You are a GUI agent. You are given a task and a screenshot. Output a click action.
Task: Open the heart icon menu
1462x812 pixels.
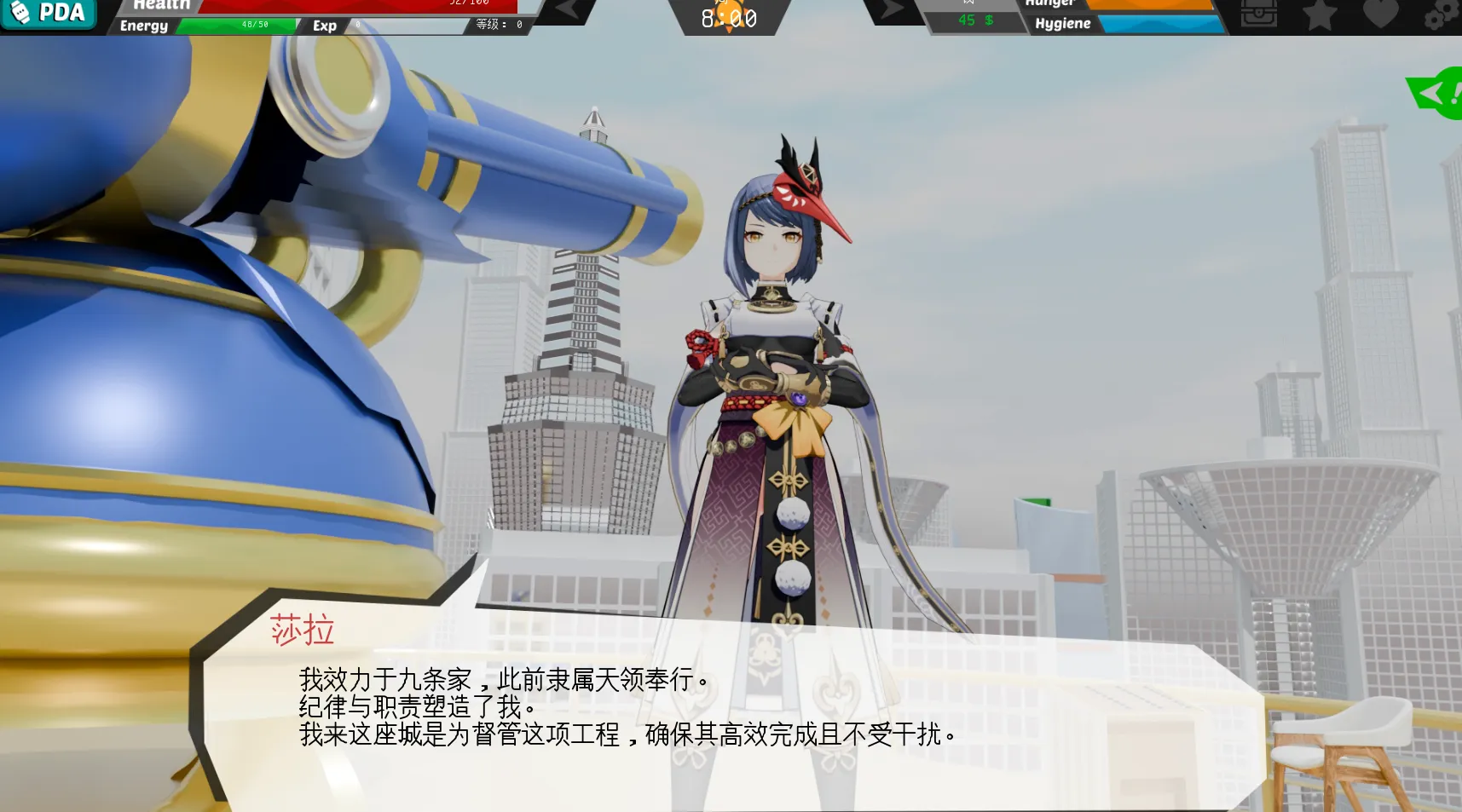tap(1380, 14)
